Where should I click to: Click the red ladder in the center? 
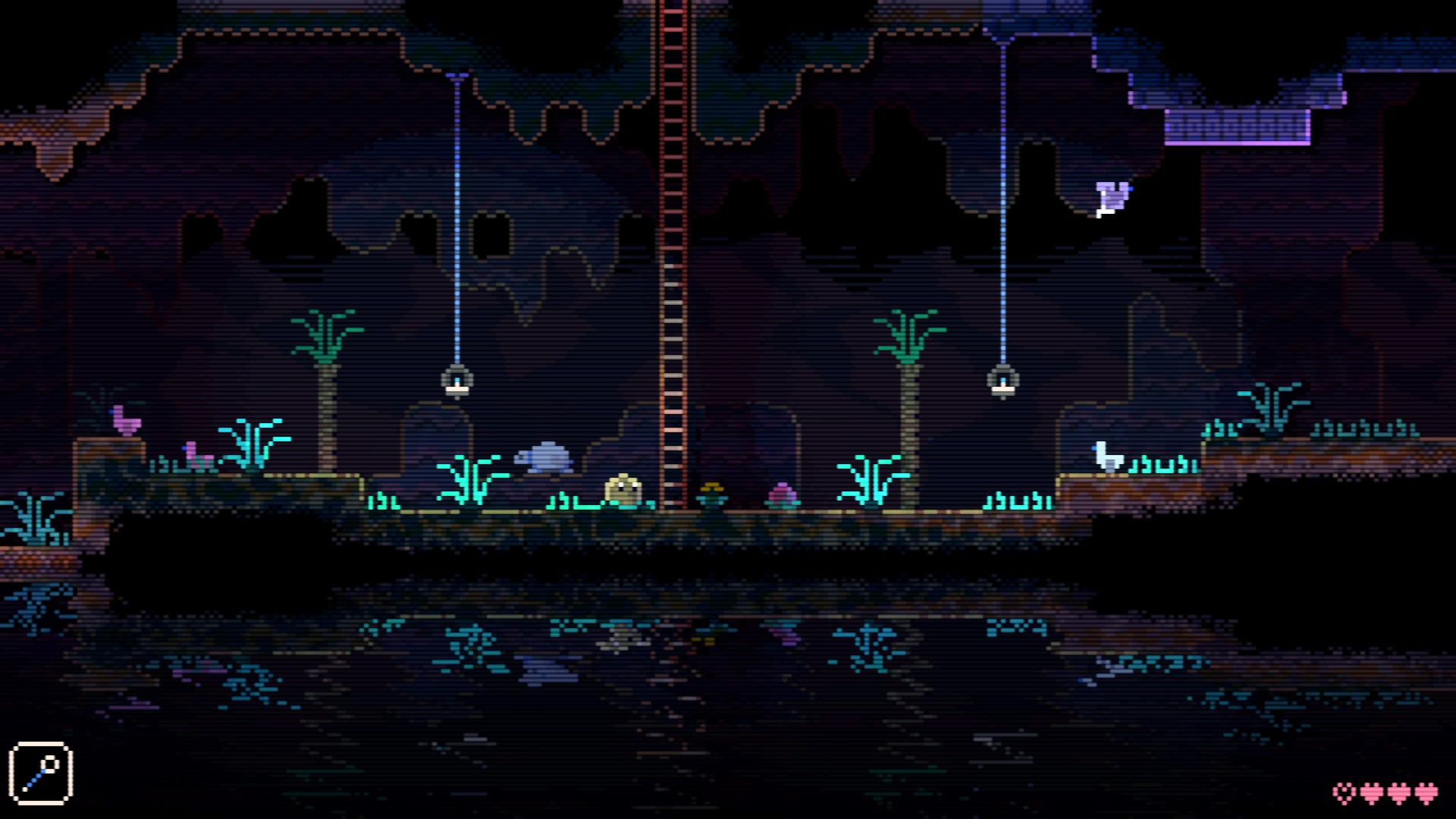[673, 265]
